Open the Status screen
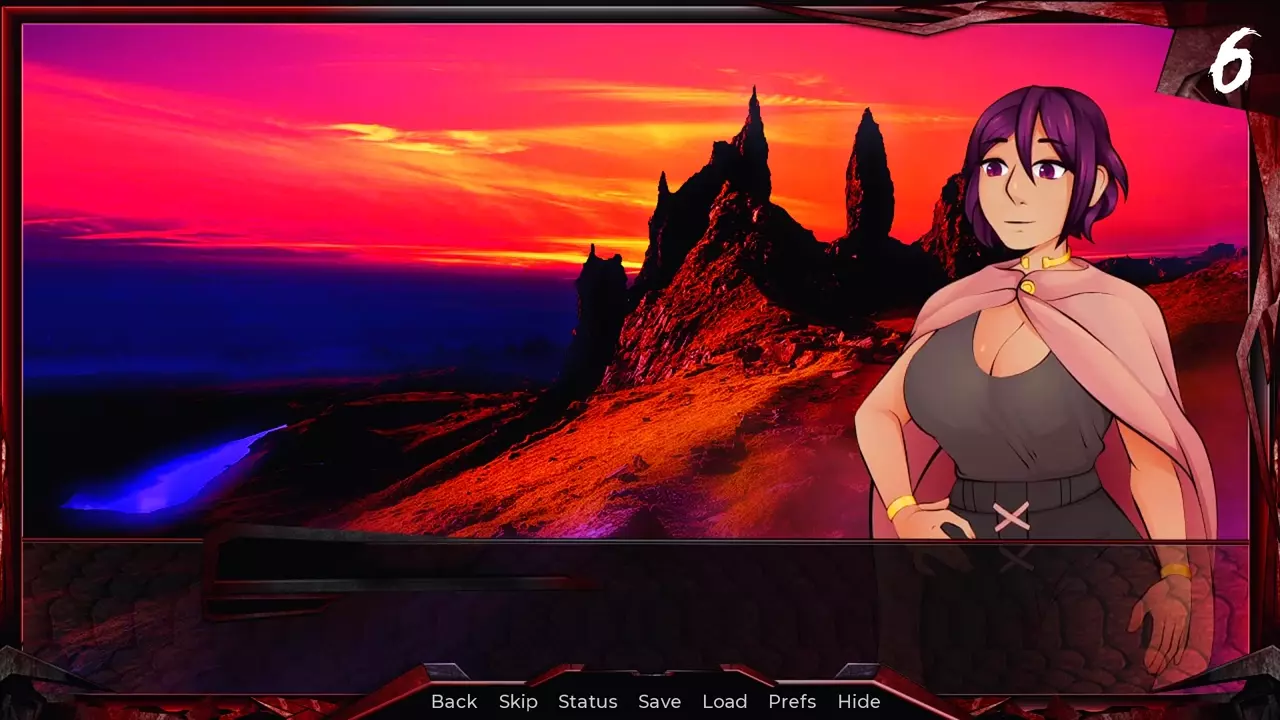This screenshot has height=720, width=1280. point(588,702)
